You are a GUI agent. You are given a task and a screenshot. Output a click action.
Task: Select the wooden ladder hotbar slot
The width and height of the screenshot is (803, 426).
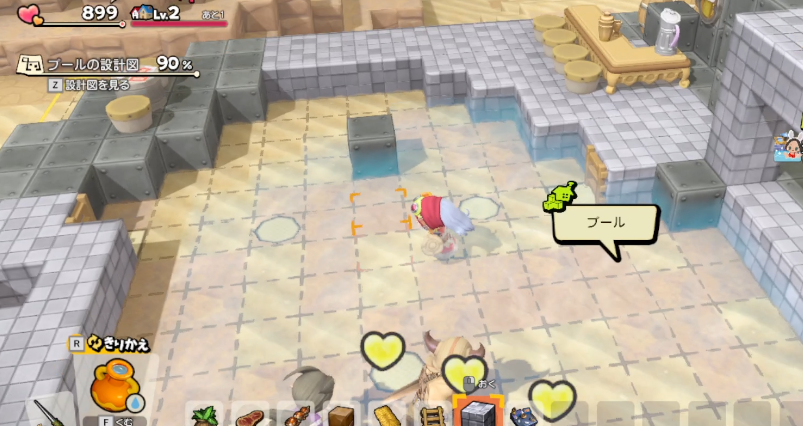point(431,416)
